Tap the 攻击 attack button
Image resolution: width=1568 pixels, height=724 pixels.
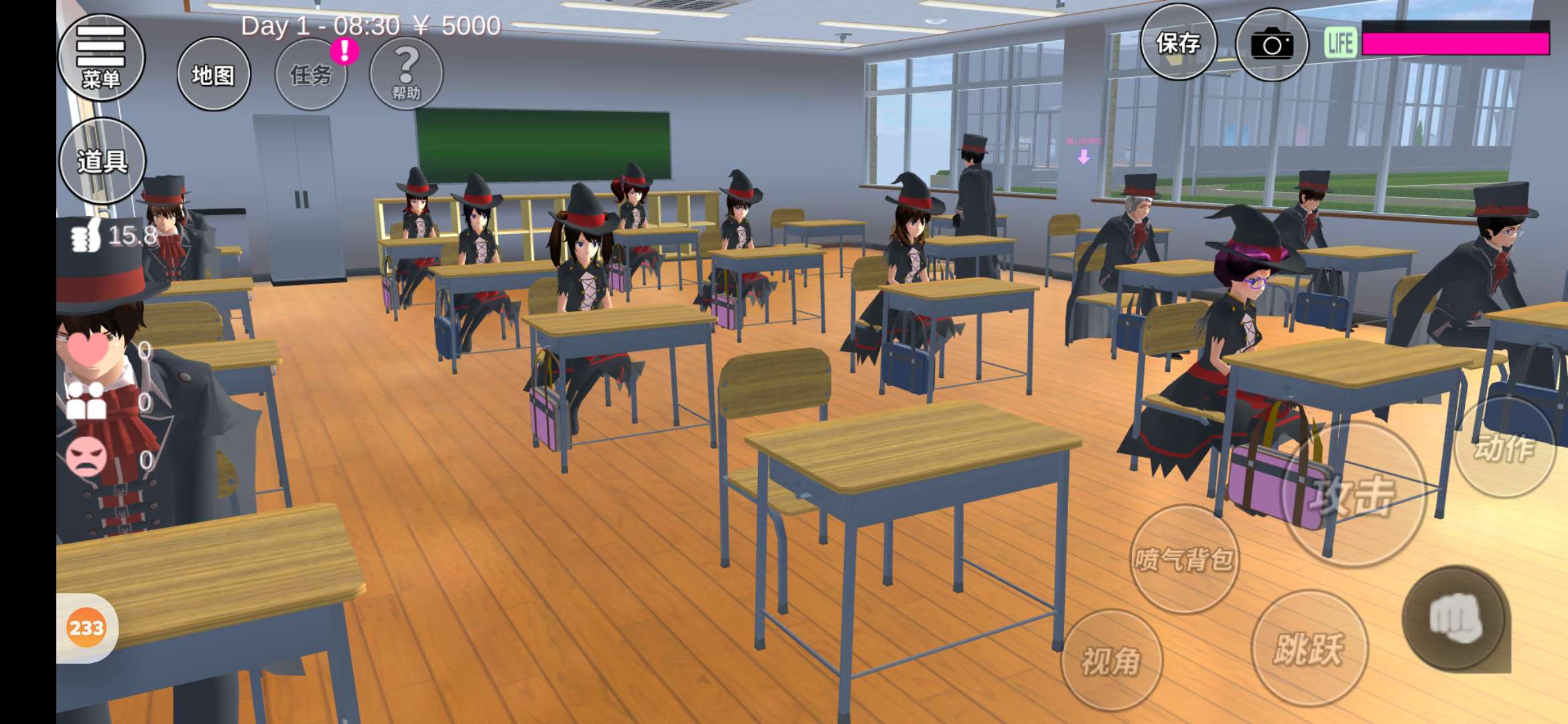[1354, 495]
